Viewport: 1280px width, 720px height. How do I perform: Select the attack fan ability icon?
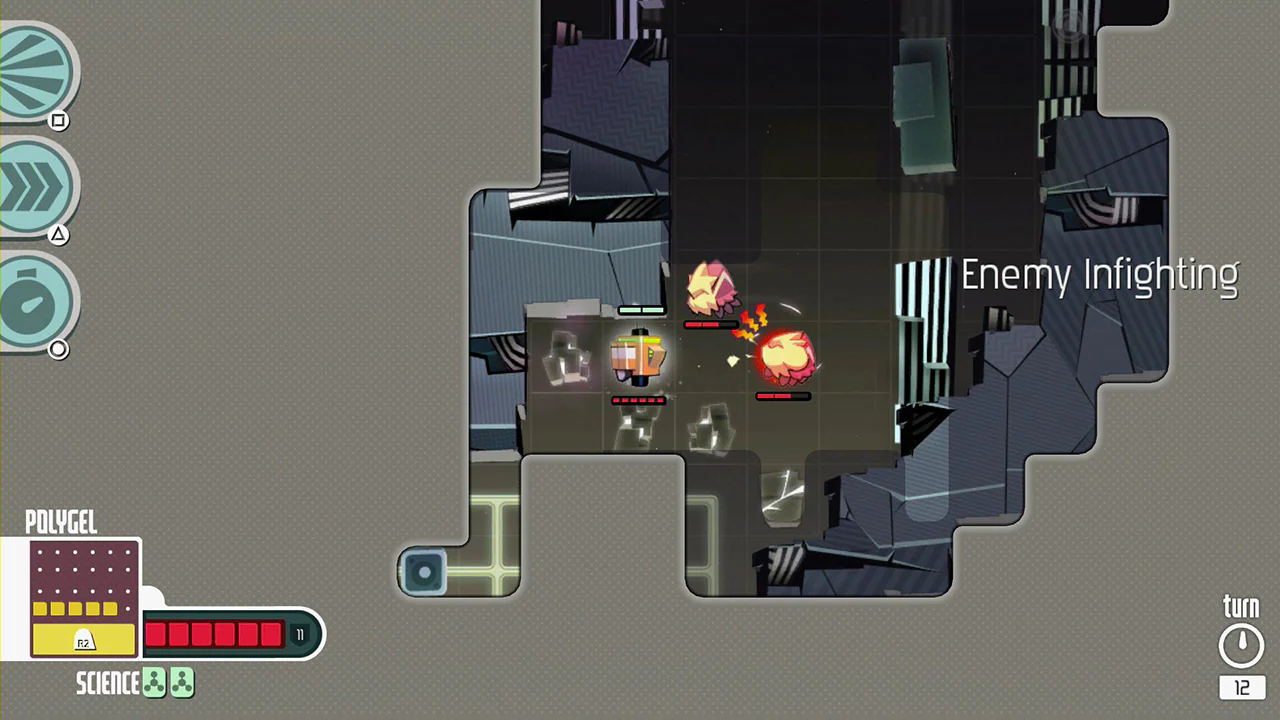tap(36, 70)
